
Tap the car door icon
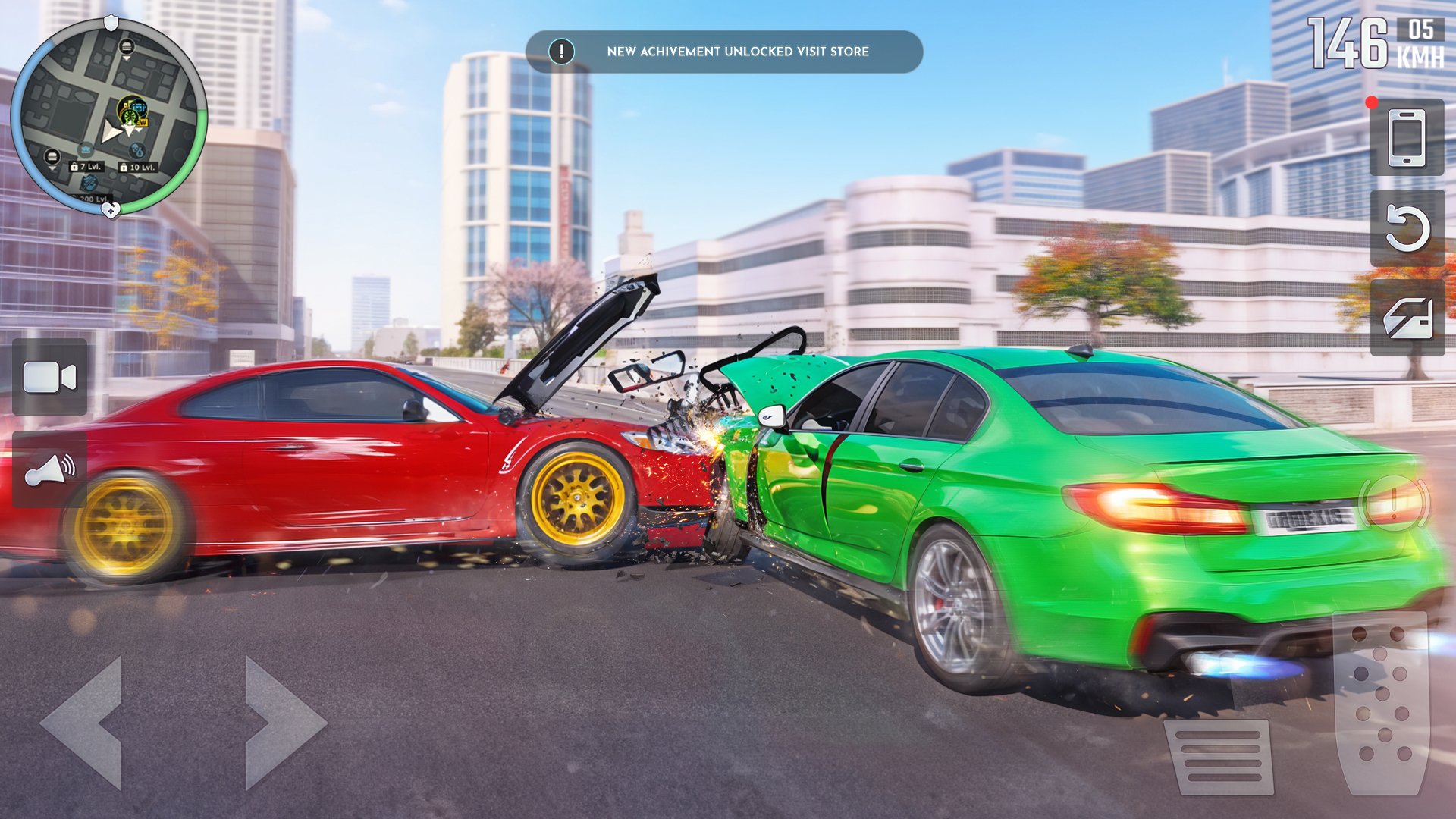[x=1407, y=318]
